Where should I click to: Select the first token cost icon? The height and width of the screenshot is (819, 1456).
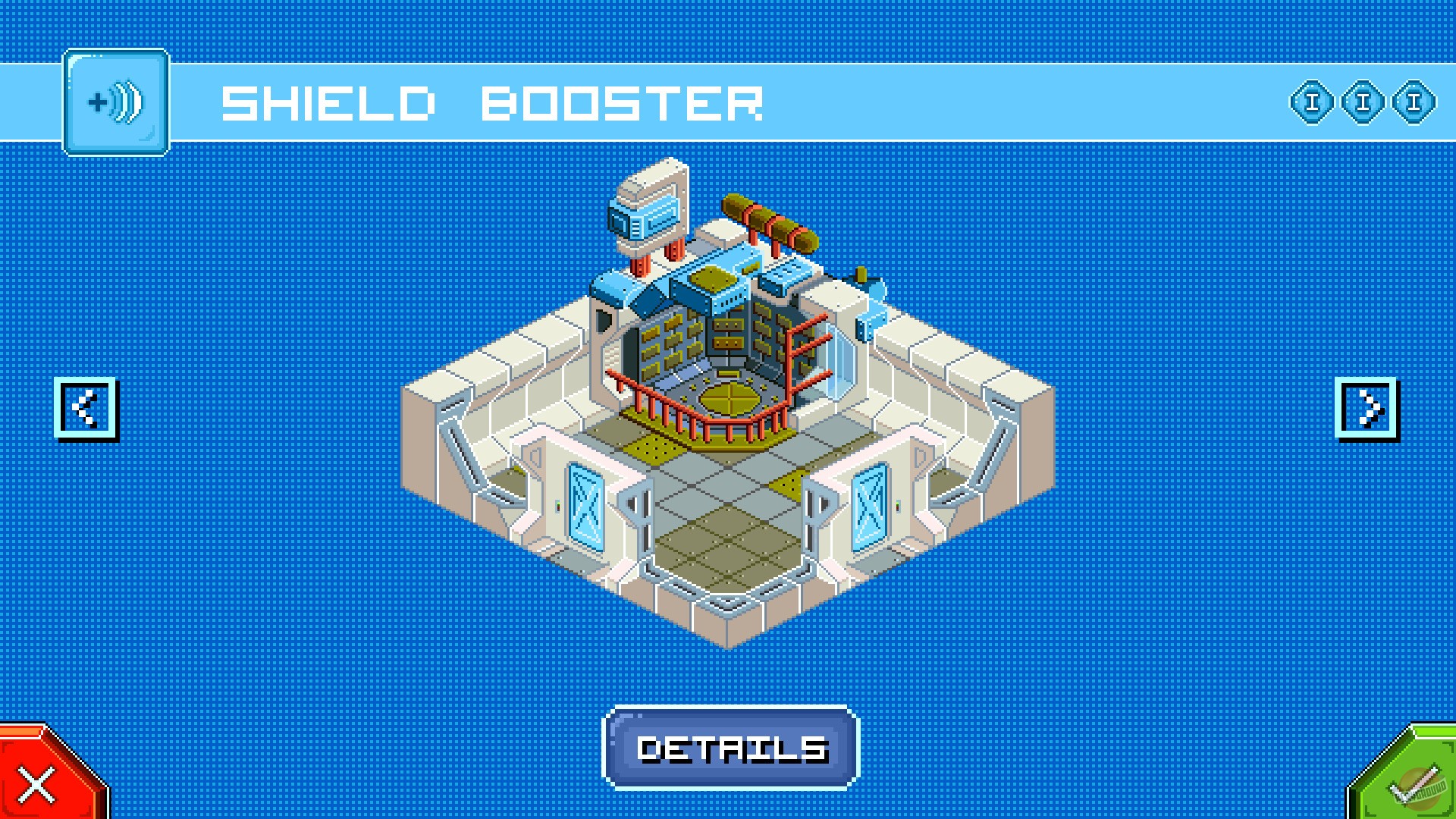[x=1311, y=105]
